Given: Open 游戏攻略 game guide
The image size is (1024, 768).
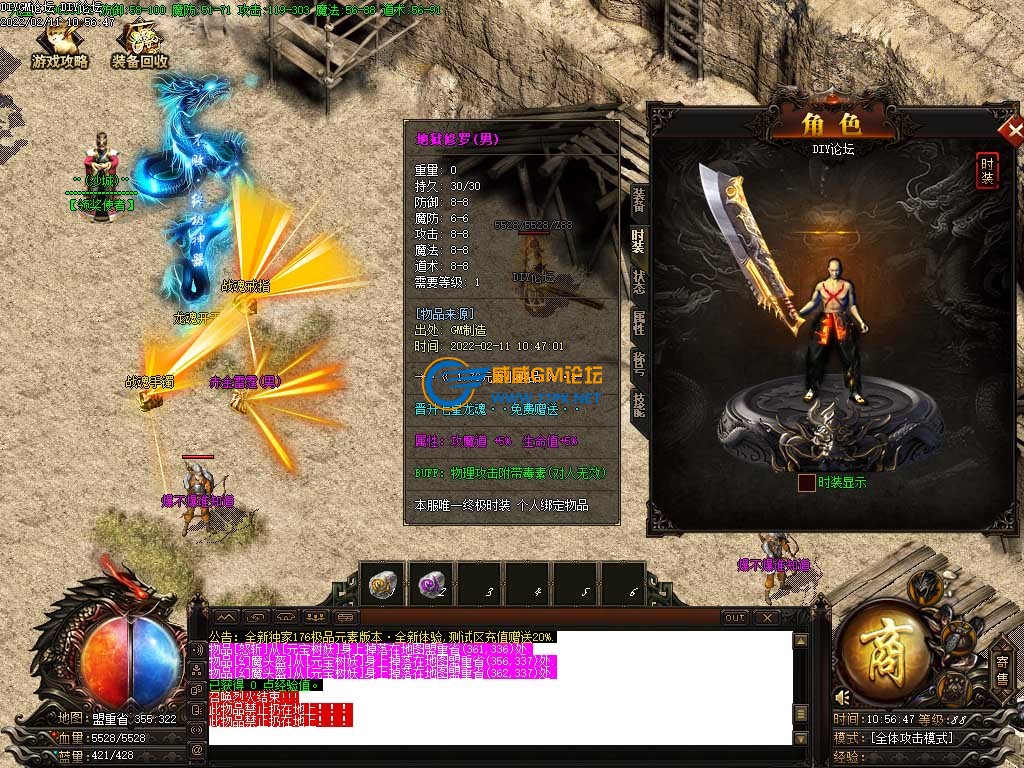Looking at the screenshot, I should pyautogui.click(x=59, y=47).
